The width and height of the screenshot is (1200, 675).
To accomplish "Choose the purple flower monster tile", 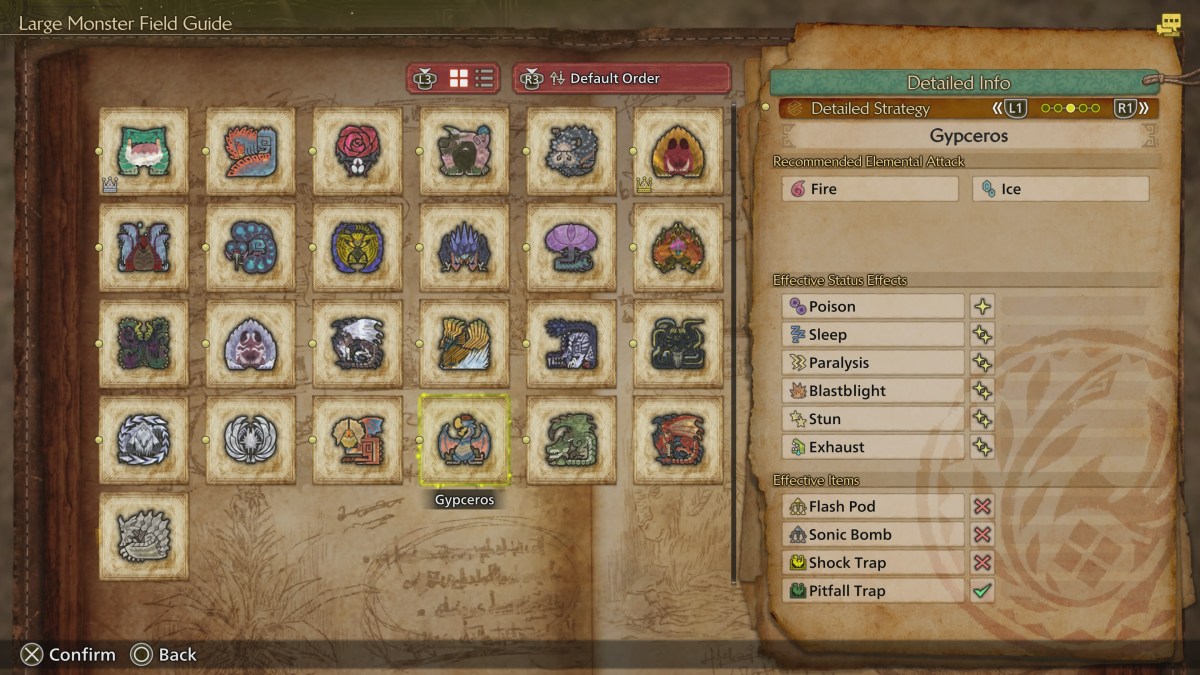I will pos(571,247).
